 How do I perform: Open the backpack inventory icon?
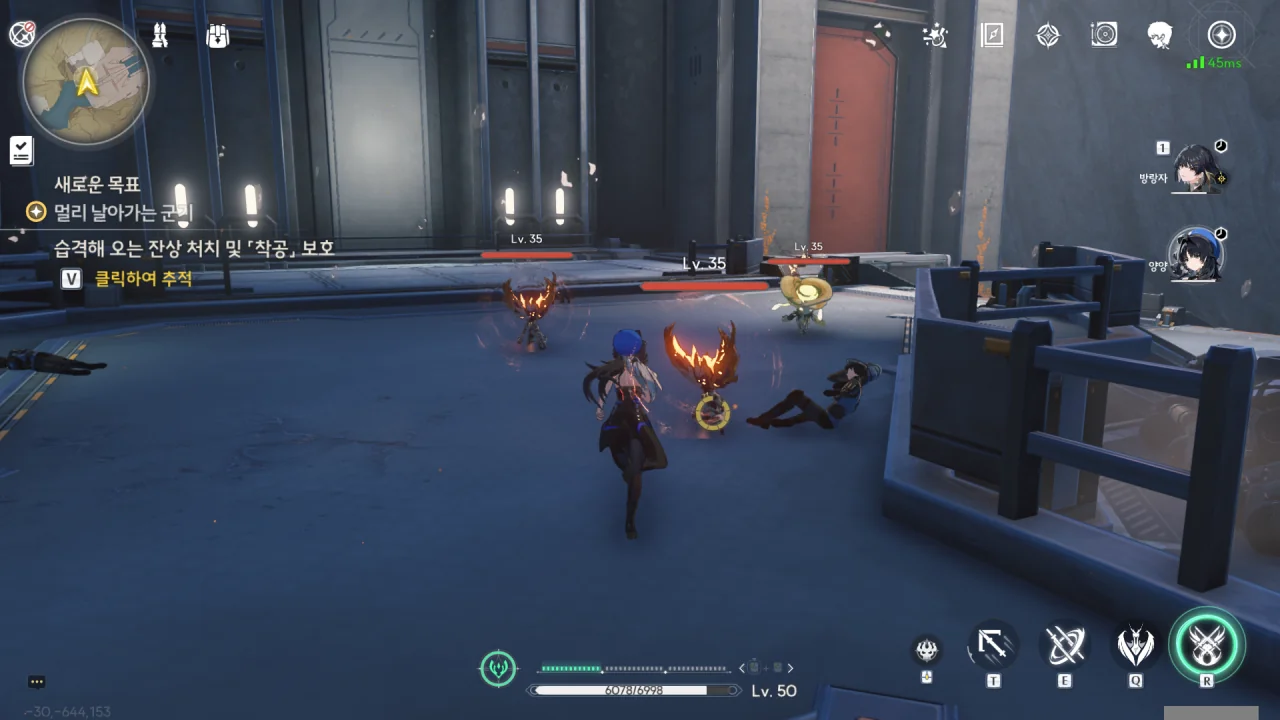[217, 36]
